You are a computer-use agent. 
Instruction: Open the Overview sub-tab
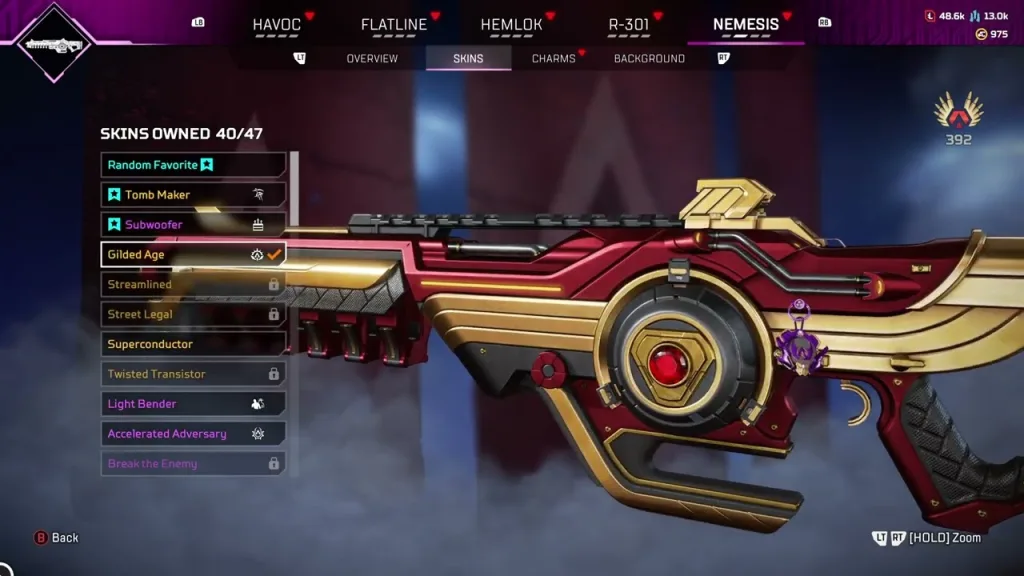tap(372, 59)
